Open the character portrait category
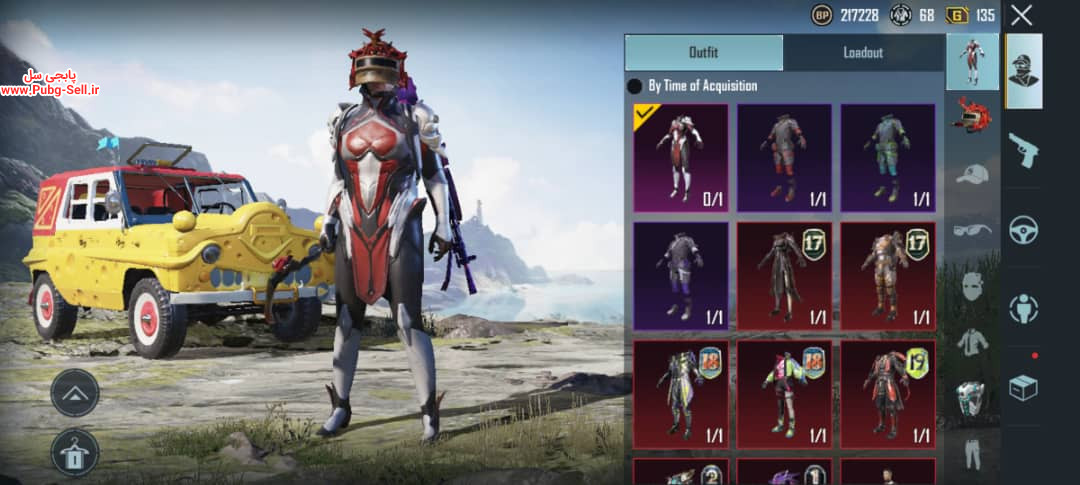The image size is (1080, 485). click(x=1023, y=71)
